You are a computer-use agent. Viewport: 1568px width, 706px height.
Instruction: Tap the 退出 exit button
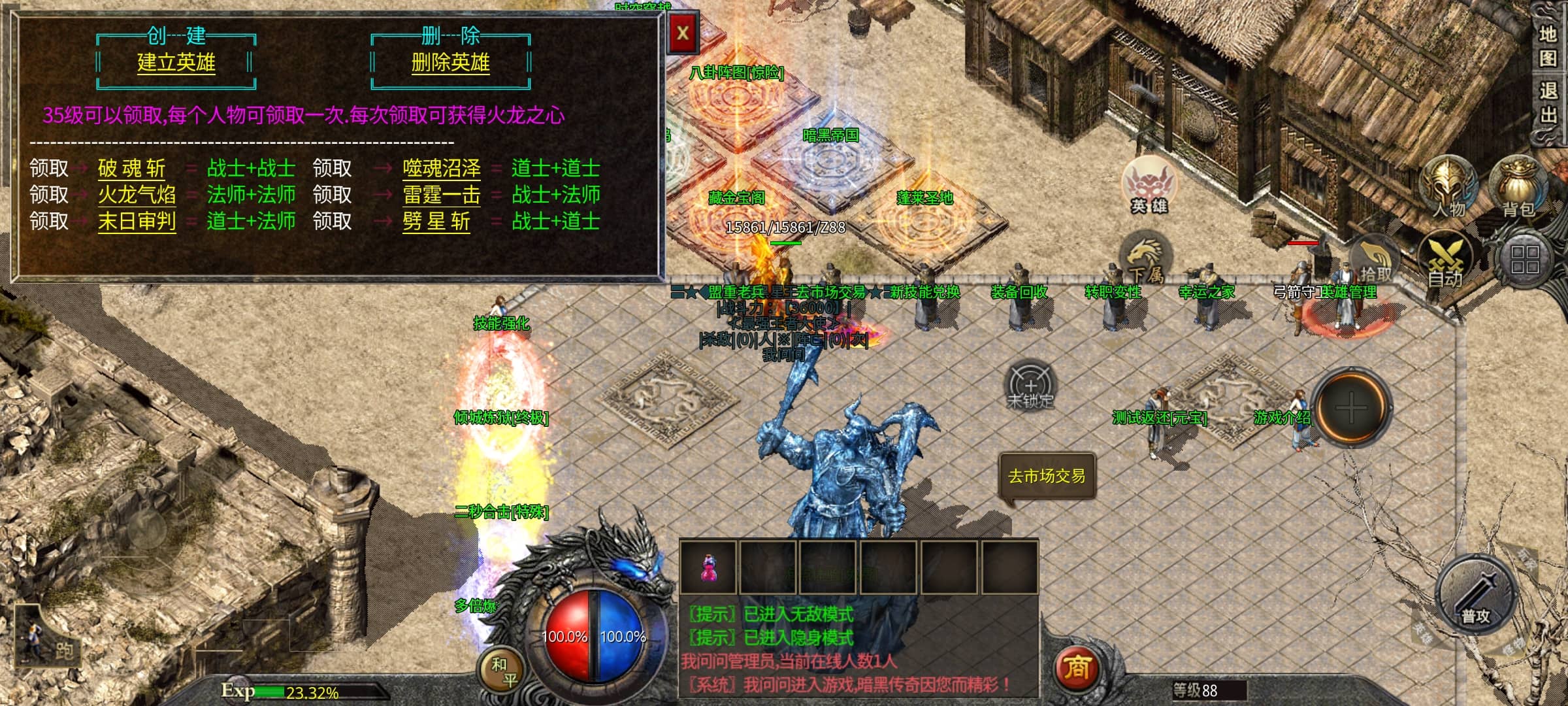coord(1548,103)
